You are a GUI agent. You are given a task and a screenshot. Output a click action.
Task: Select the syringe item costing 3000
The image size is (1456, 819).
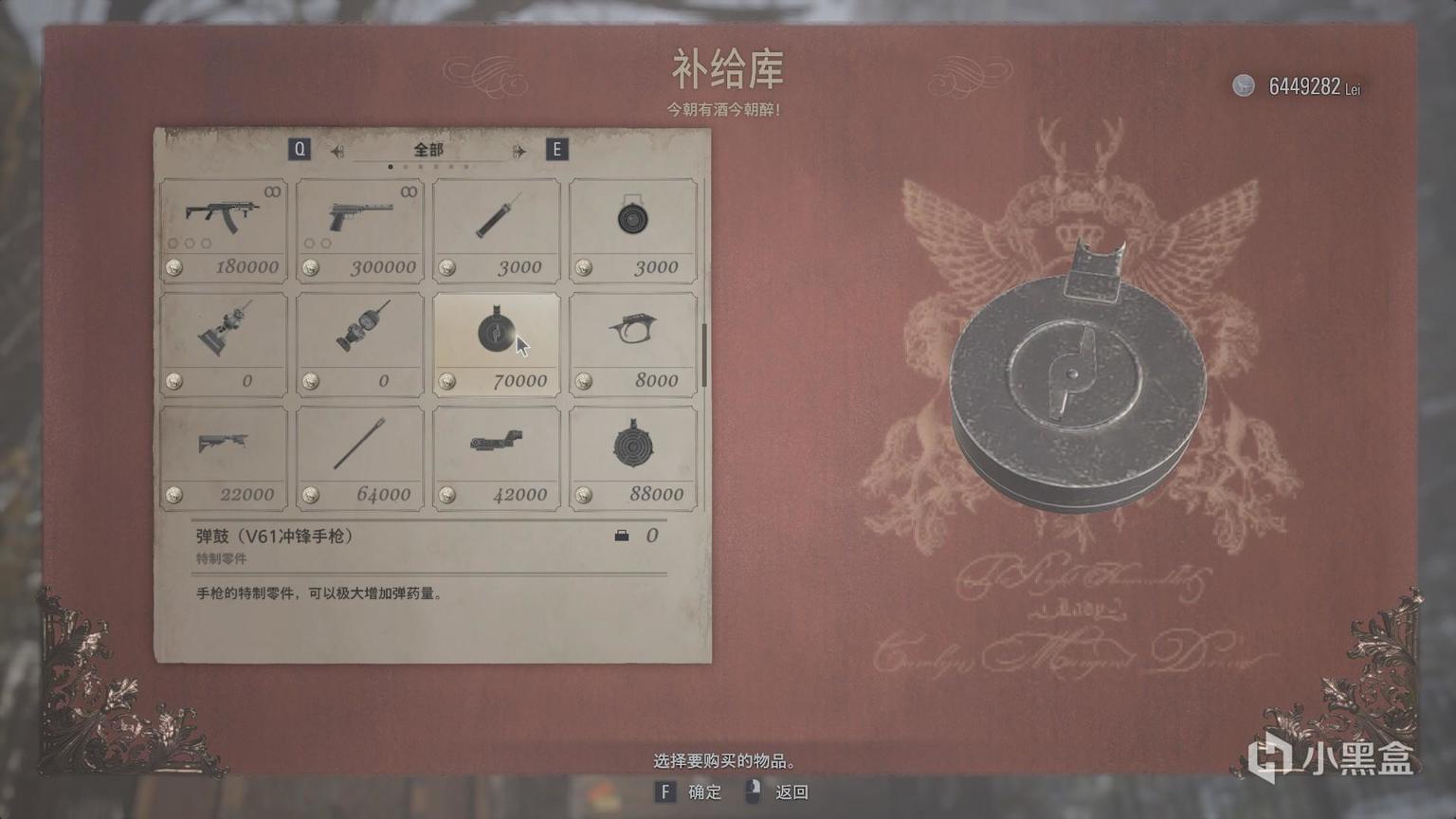tap(496, 223)
